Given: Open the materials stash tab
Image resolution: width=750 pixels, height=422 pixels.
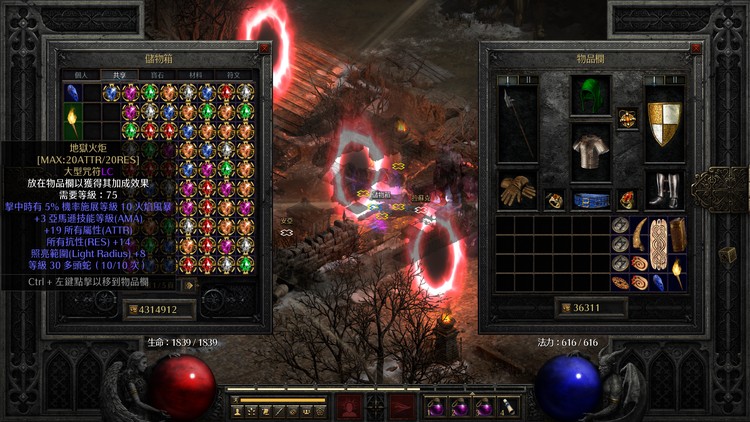Looking at the screenshot, I should pyautogui.click(x=195, y=74).
